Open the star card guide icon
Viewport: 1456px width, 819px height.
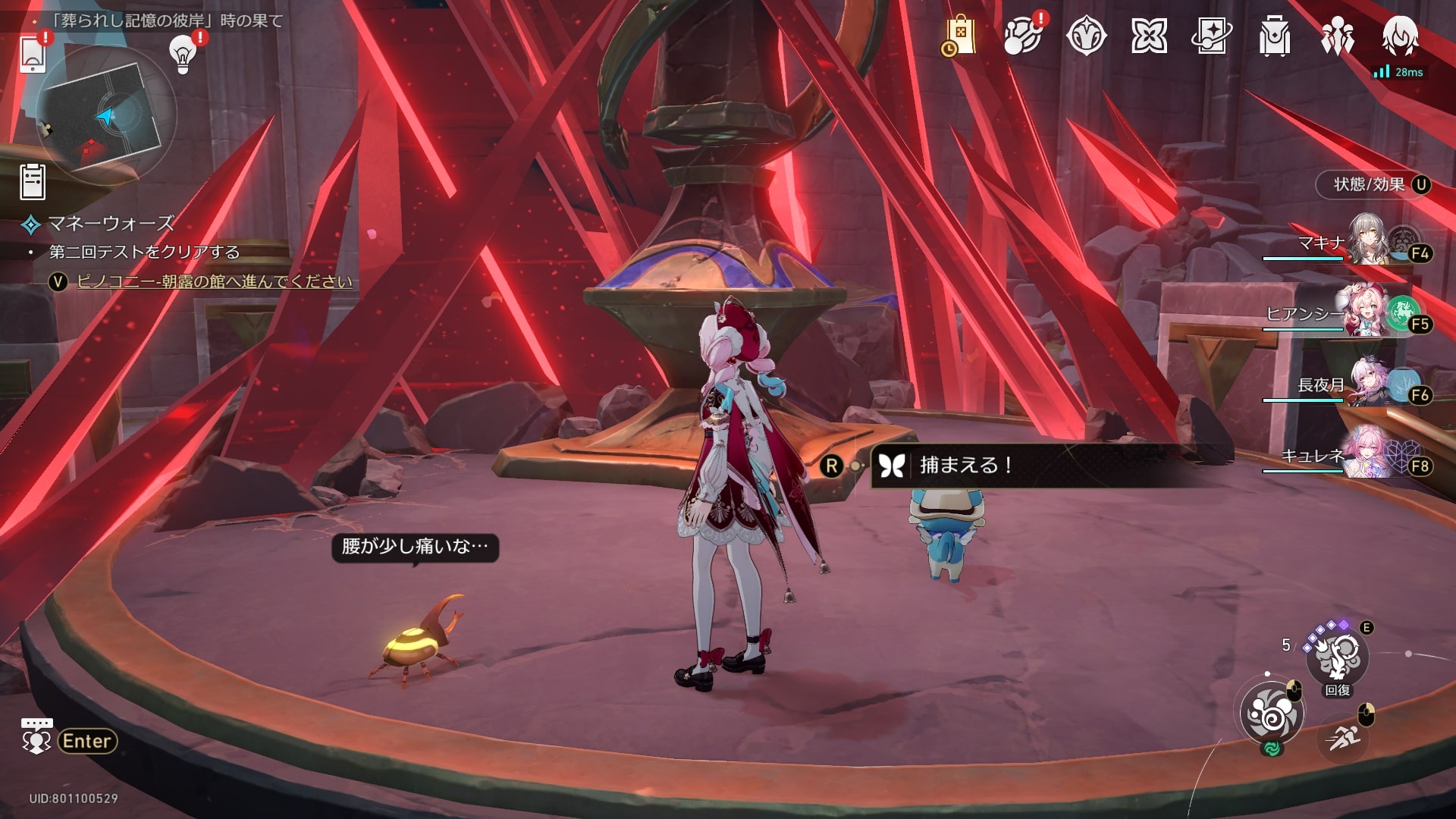[x=1211, y=36]
